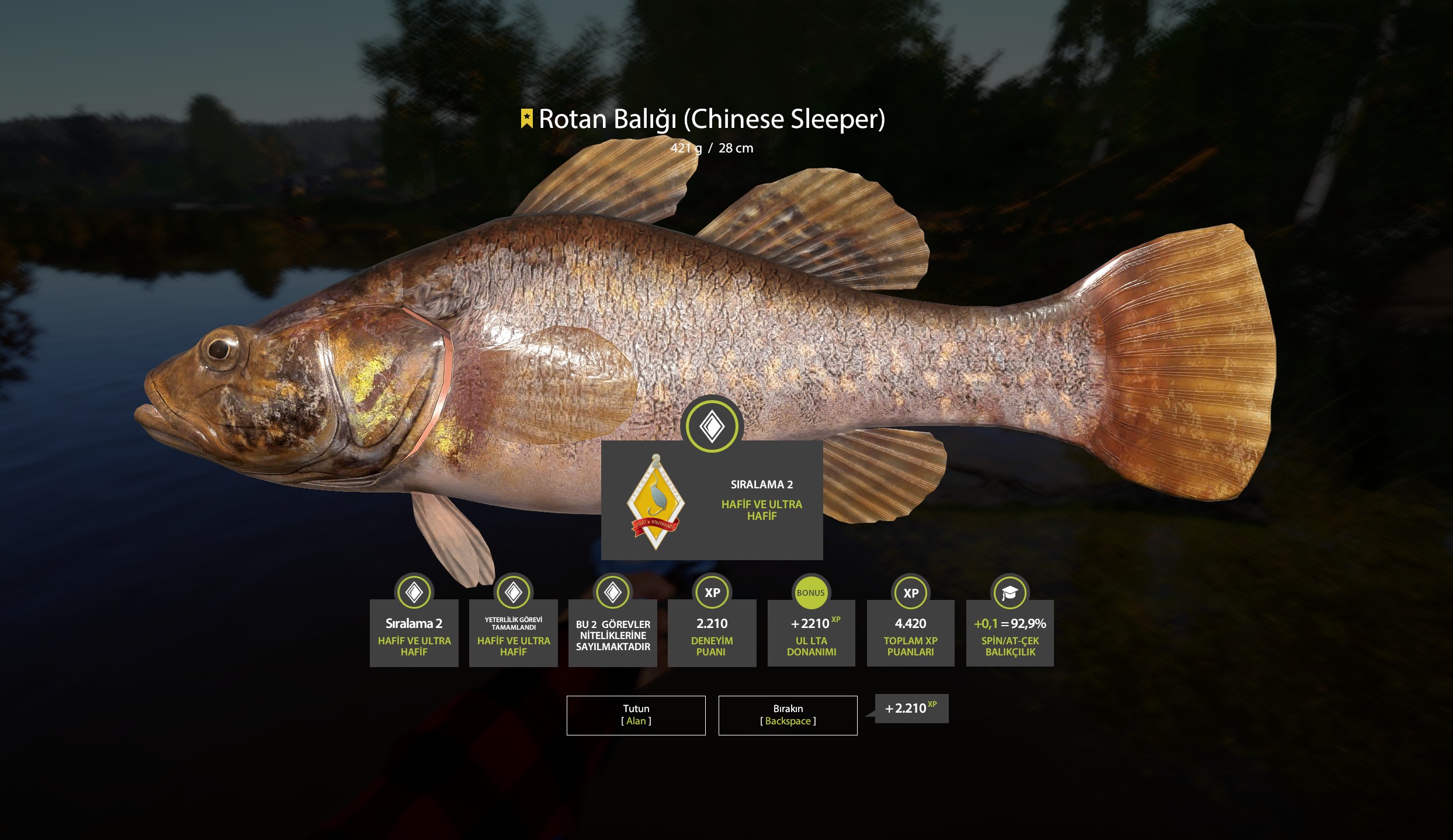The image size is (1453, 840).
Task: Keep the fish with the Tutun button
Action: pyautogui.click(x=636, y=715)
